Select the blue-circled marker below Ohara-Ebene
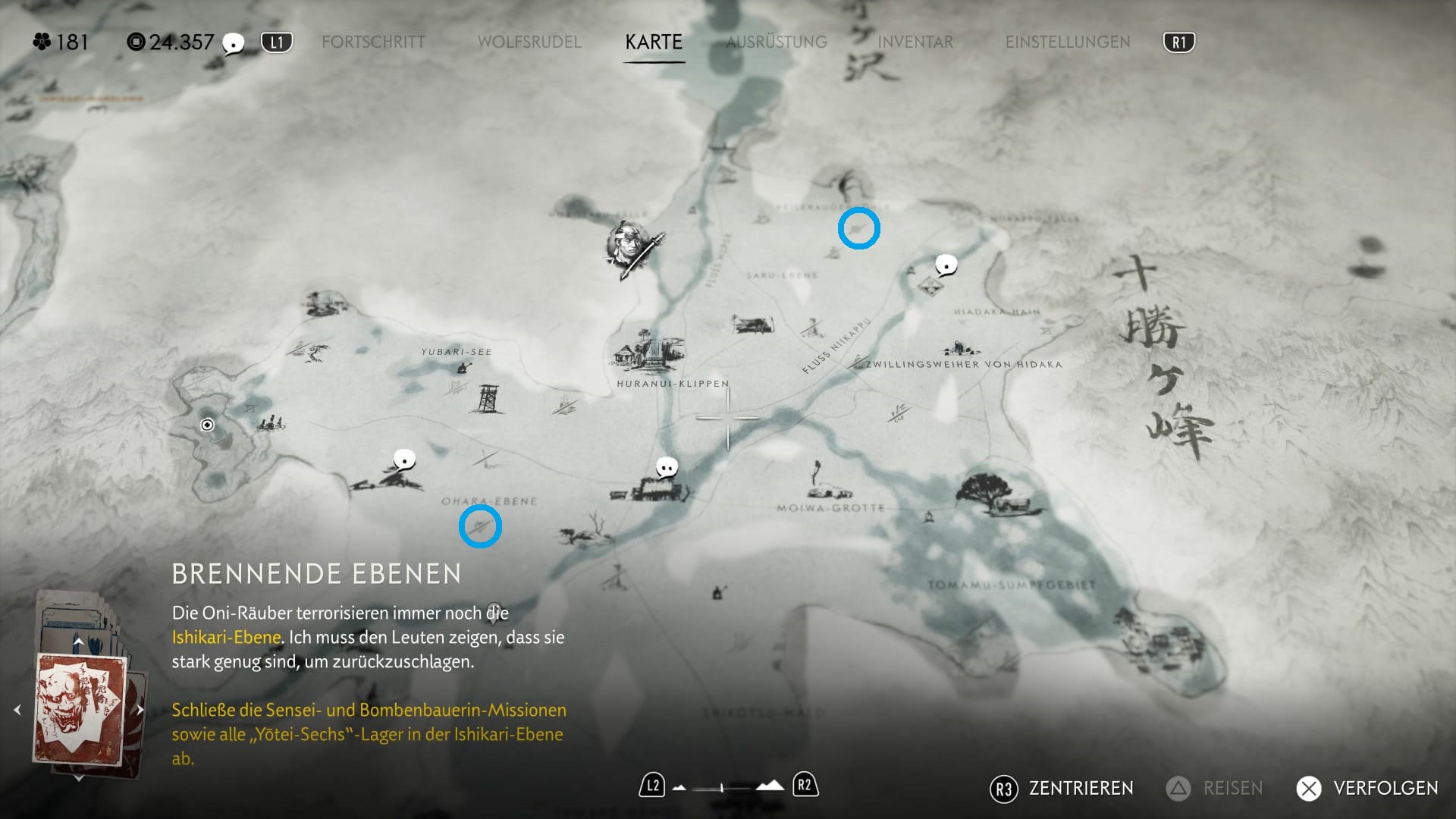Screen dimensions: 1456x819 tap(480, 526)
